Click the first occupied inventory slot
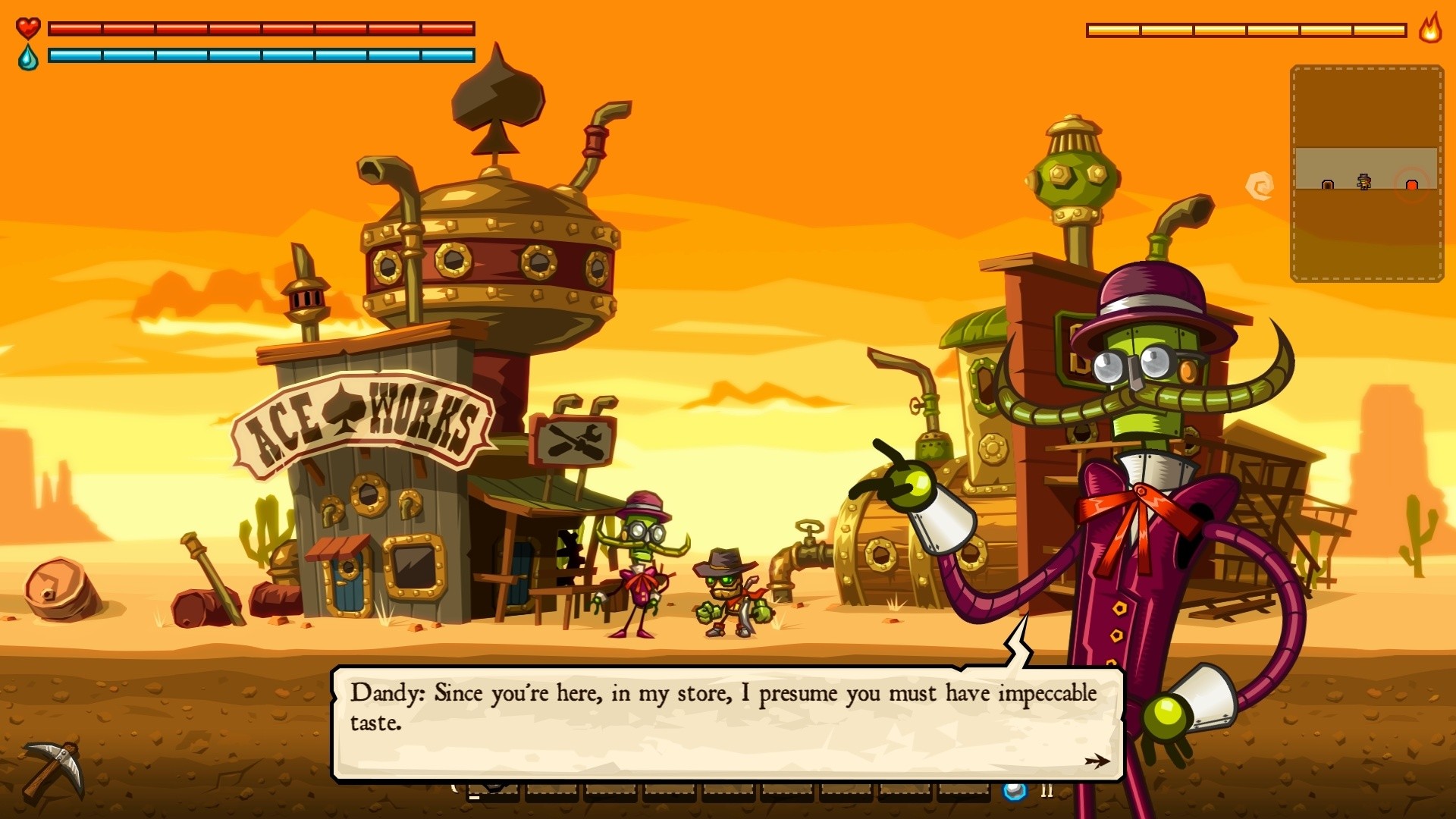 pyautogui.click(x=493, y=792)
